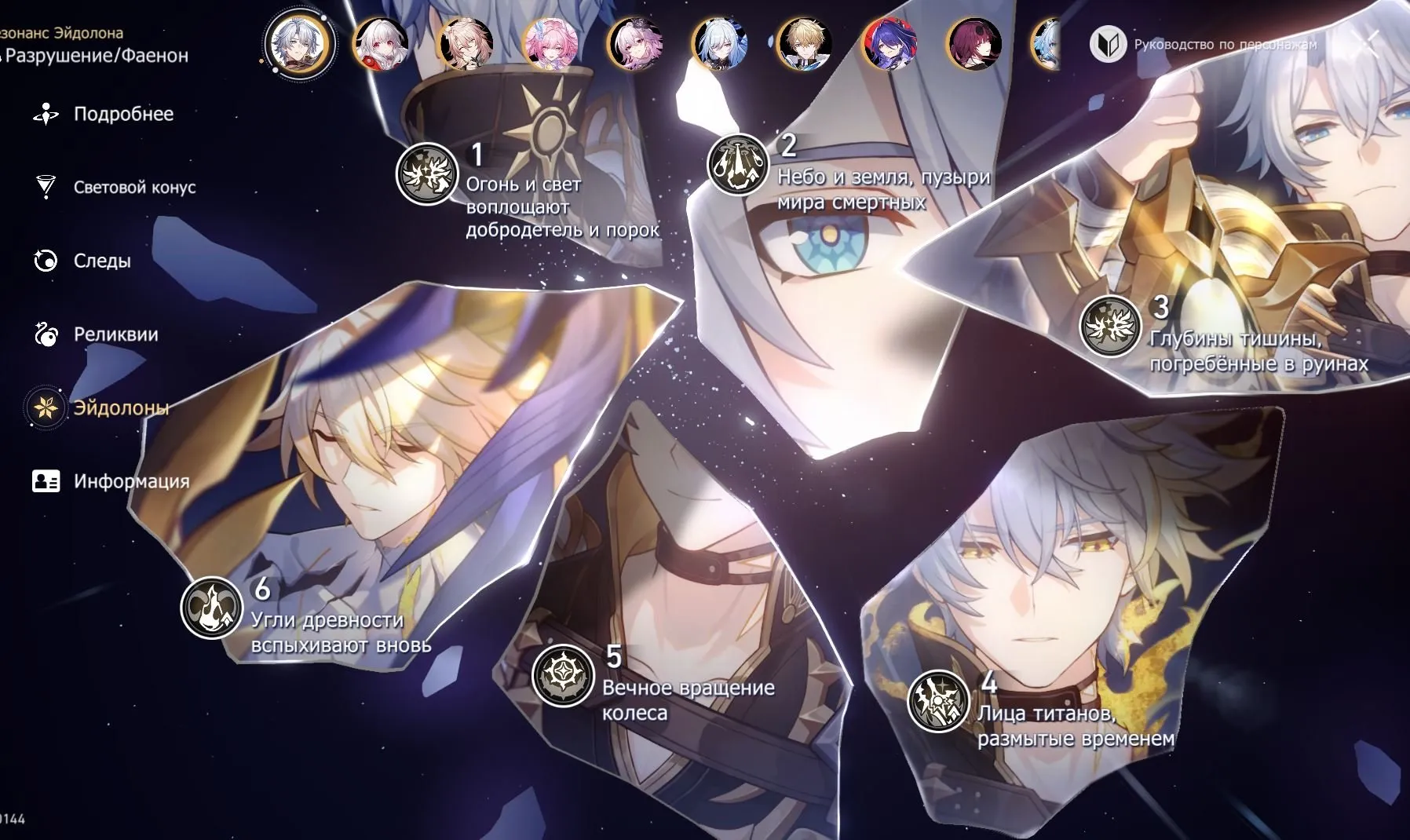Switch to the Световой конус section
Screen dimensions: 1410x840
(133, 188)
